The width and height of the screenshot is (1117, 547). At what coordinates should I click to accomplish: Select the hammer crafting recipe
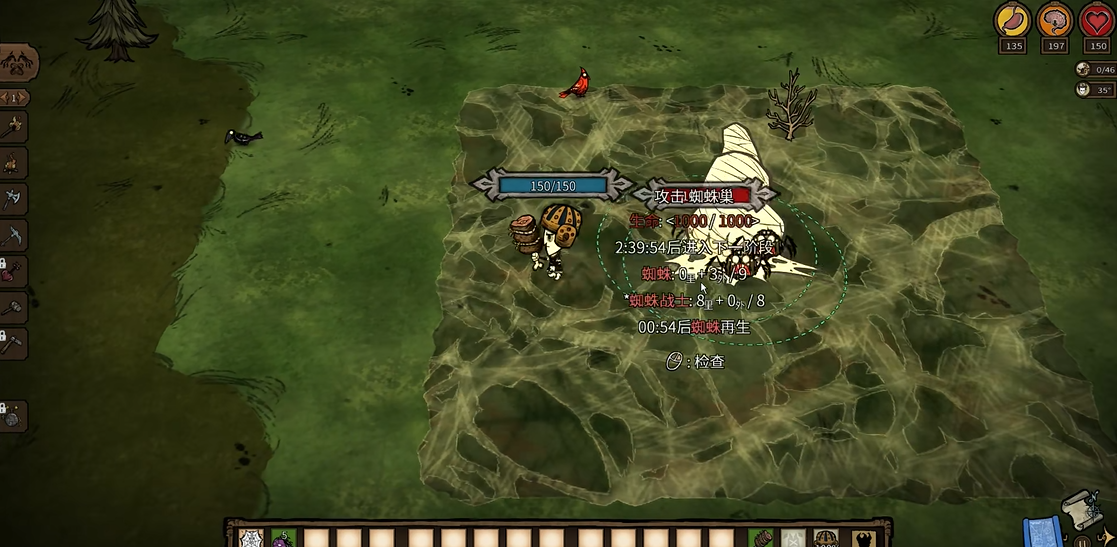(14, 307)
